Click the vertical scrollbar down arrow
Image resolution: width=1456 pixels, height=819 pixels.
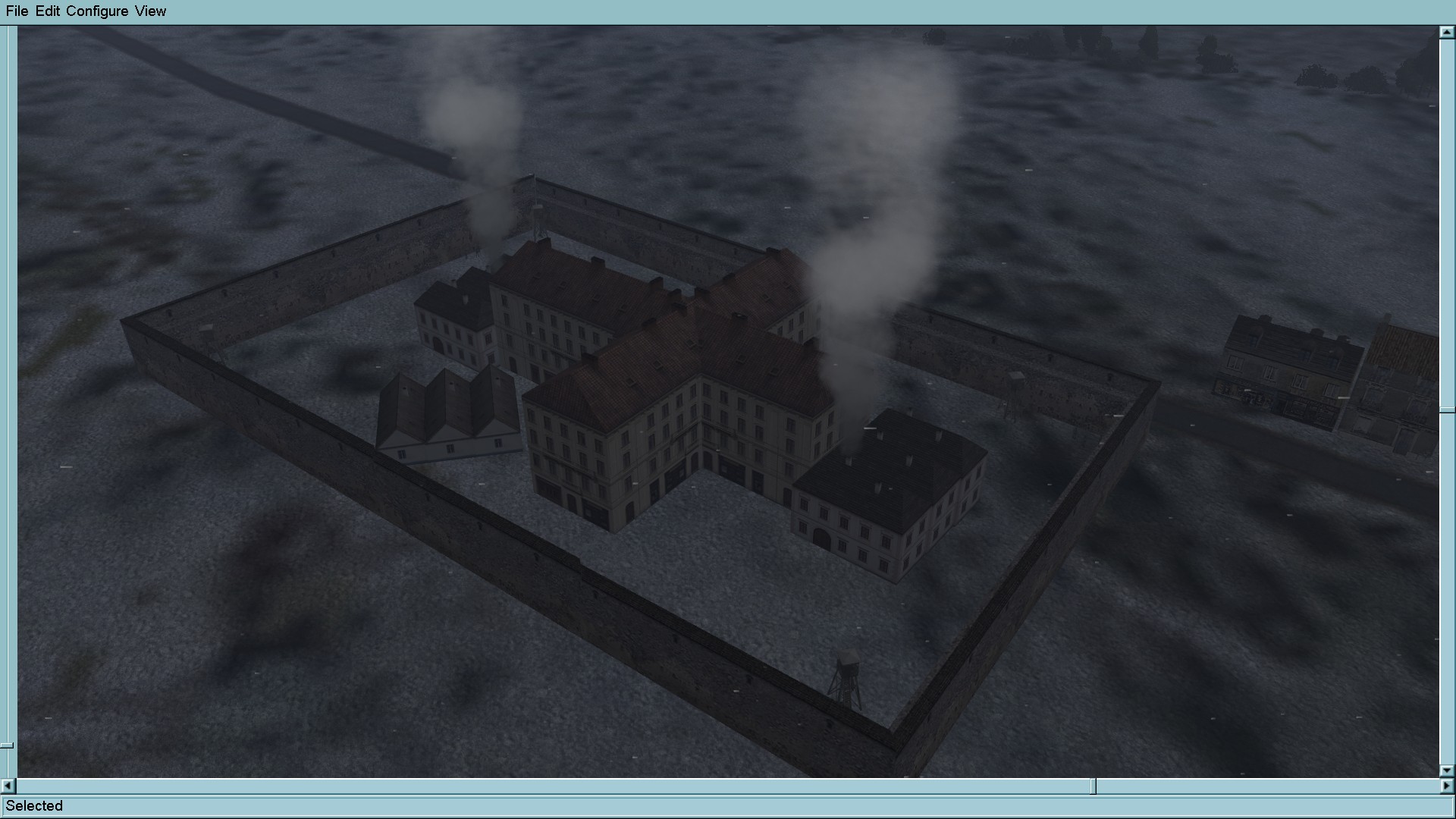point(1447,771)
